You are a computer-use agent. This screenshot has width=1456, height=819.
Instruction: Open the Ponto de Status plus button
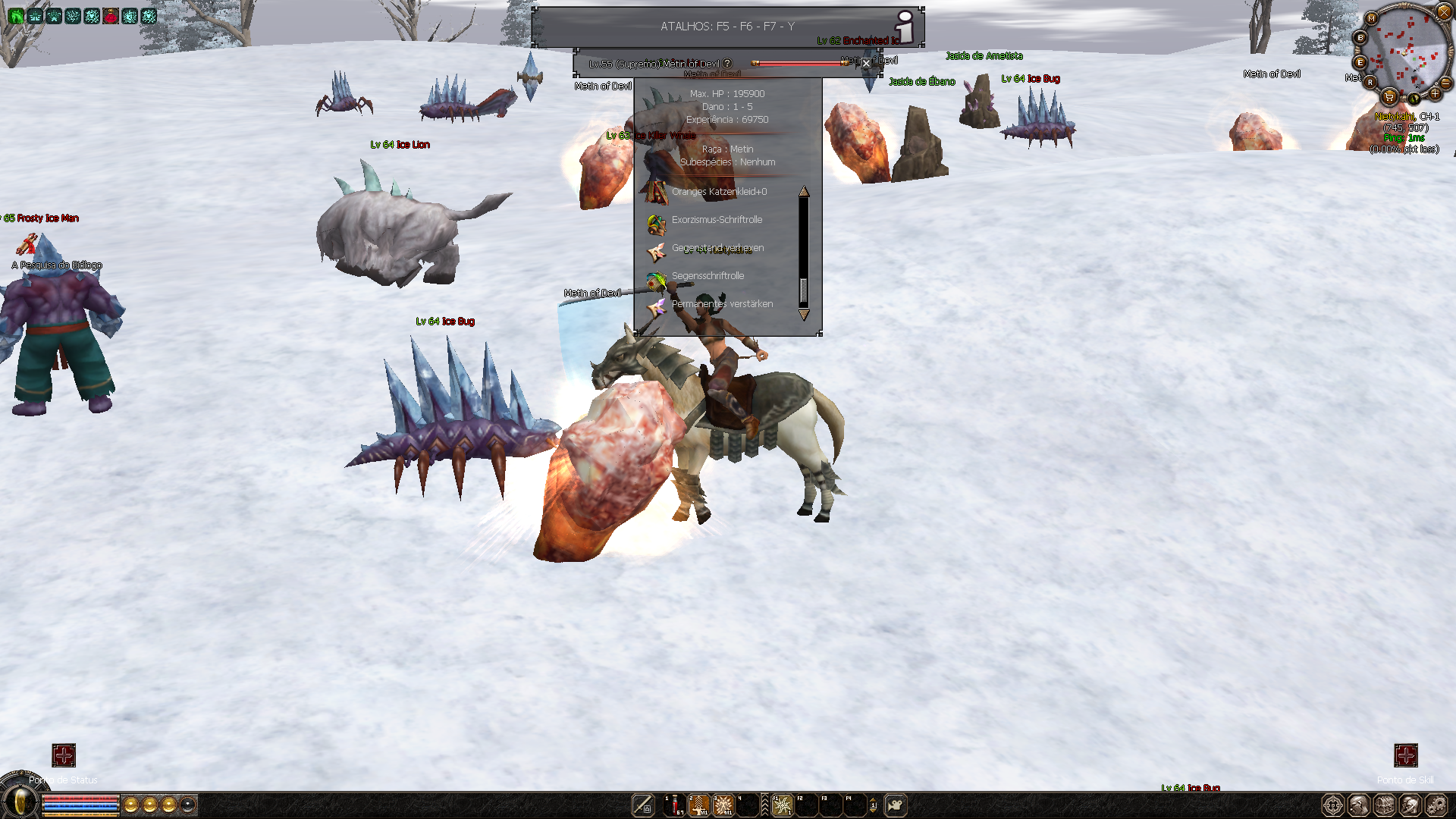pyautogui.click(x=64, y=755)
